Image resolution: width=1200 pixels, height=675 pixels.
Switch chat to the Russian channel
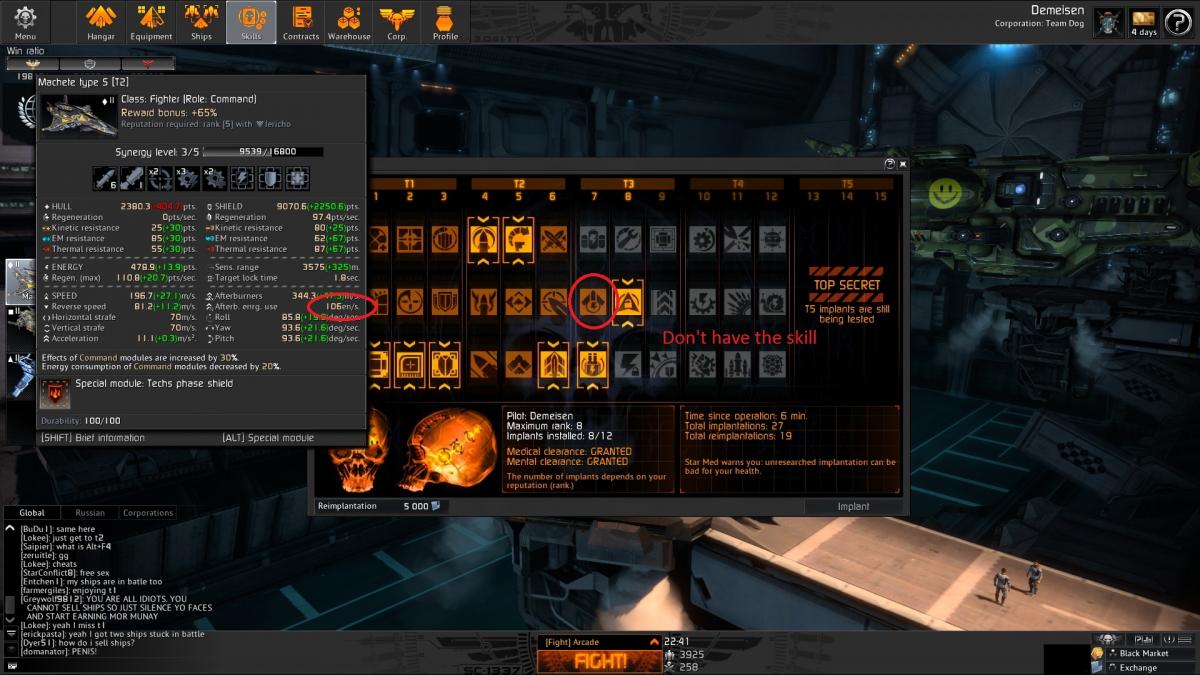(90, 513)
